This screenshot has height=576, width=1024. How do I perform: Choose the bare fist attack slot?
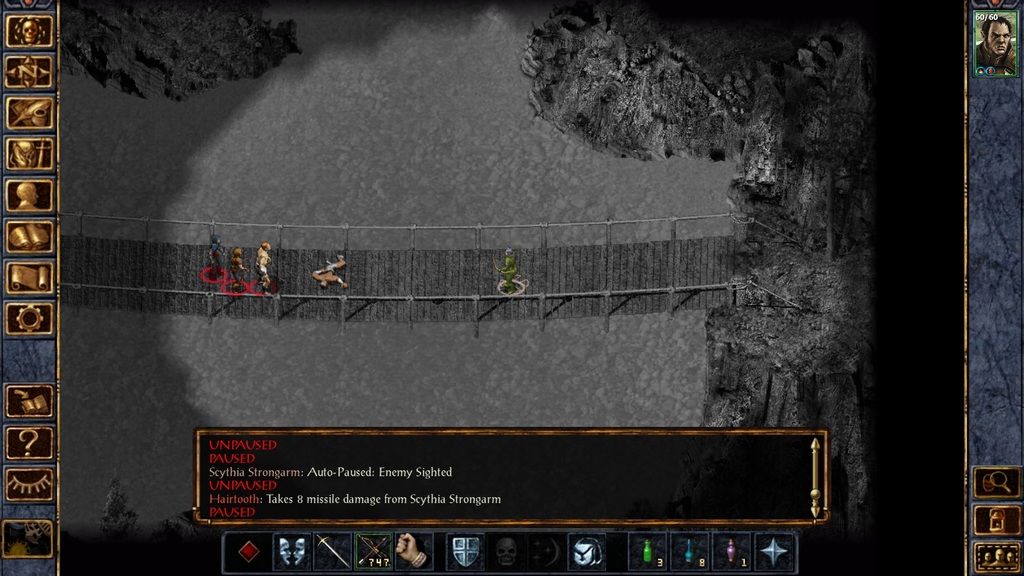pyautogui.click(x=413, y=552)
